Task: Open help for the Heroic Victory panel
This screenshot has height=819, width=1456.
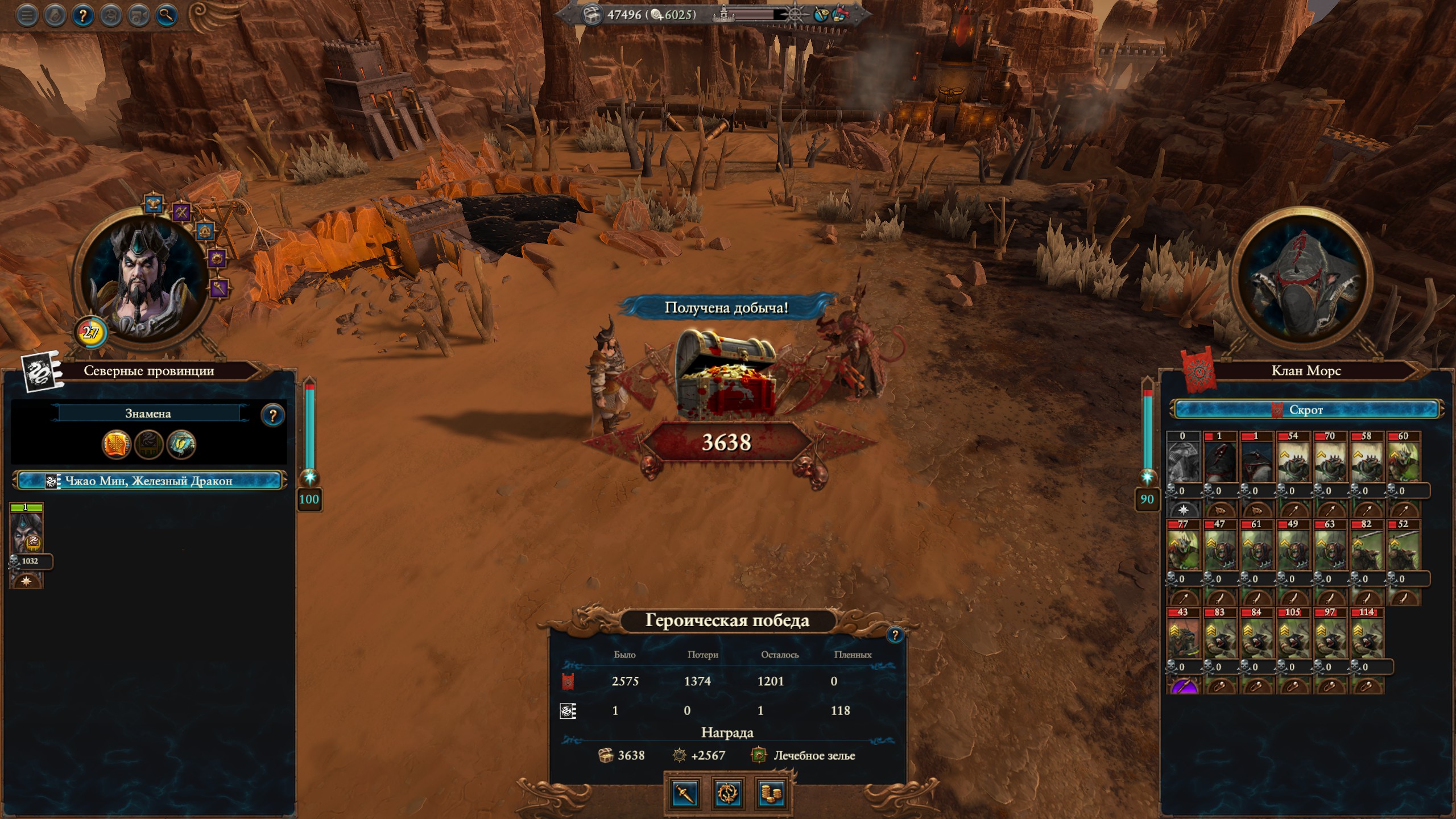Action: click(x=895, y=635)
